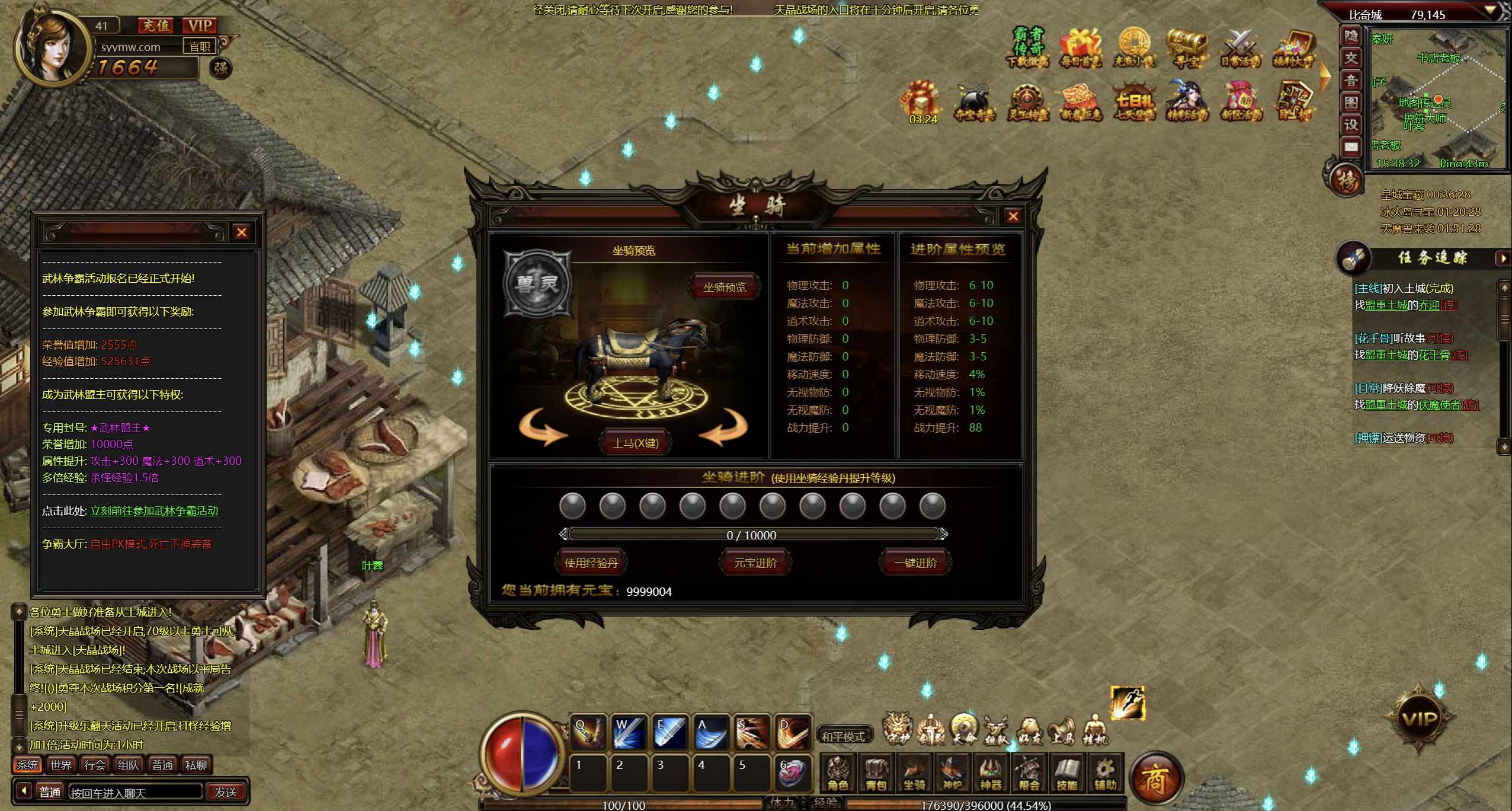1512x811 pixels.
Task: Use the 使用经验丹 experience pill button
Action: pyautogui.click(x=591, y=563)
